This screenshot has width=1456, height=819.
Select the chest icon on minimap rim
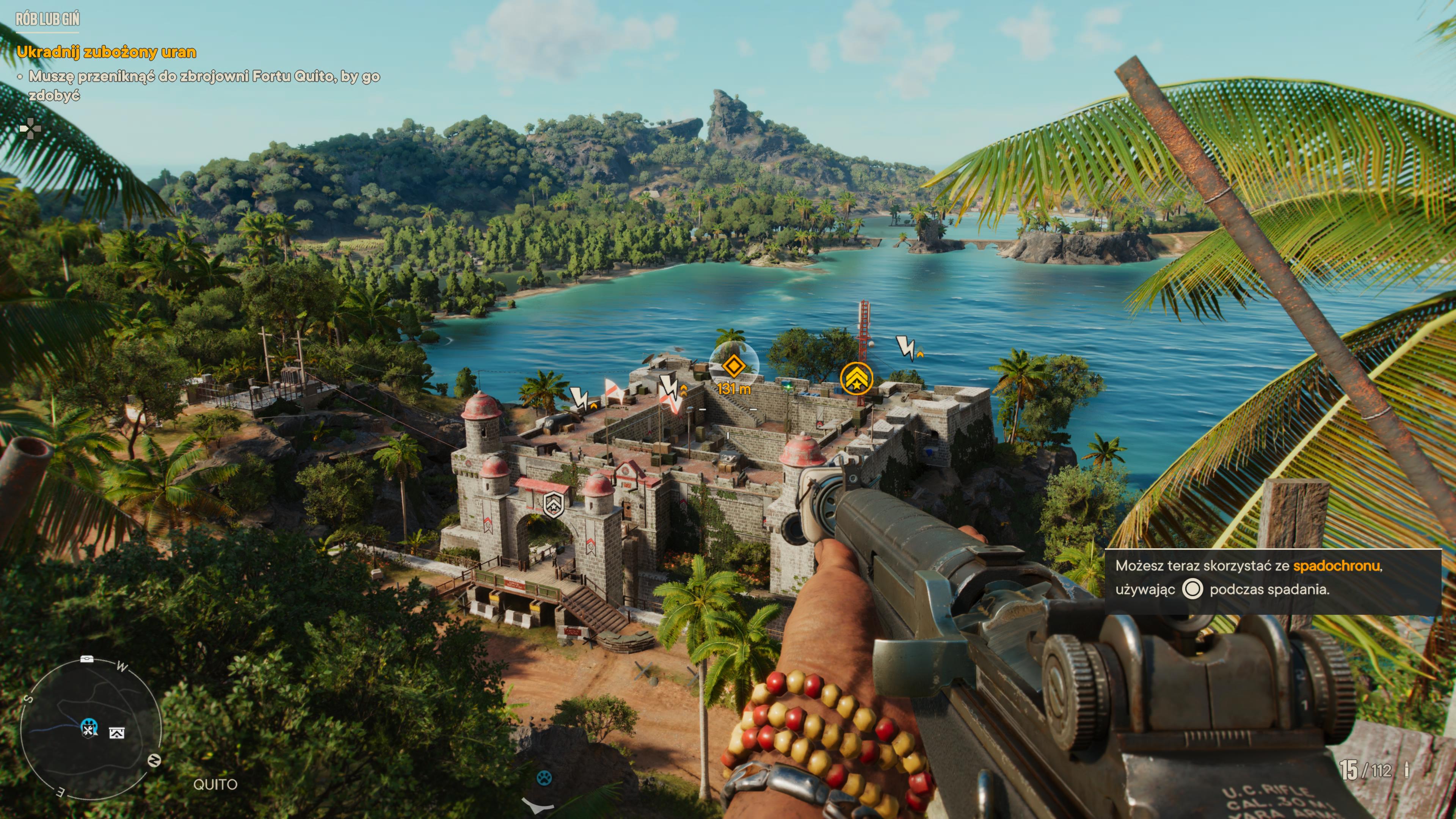[x=86, y=660]
